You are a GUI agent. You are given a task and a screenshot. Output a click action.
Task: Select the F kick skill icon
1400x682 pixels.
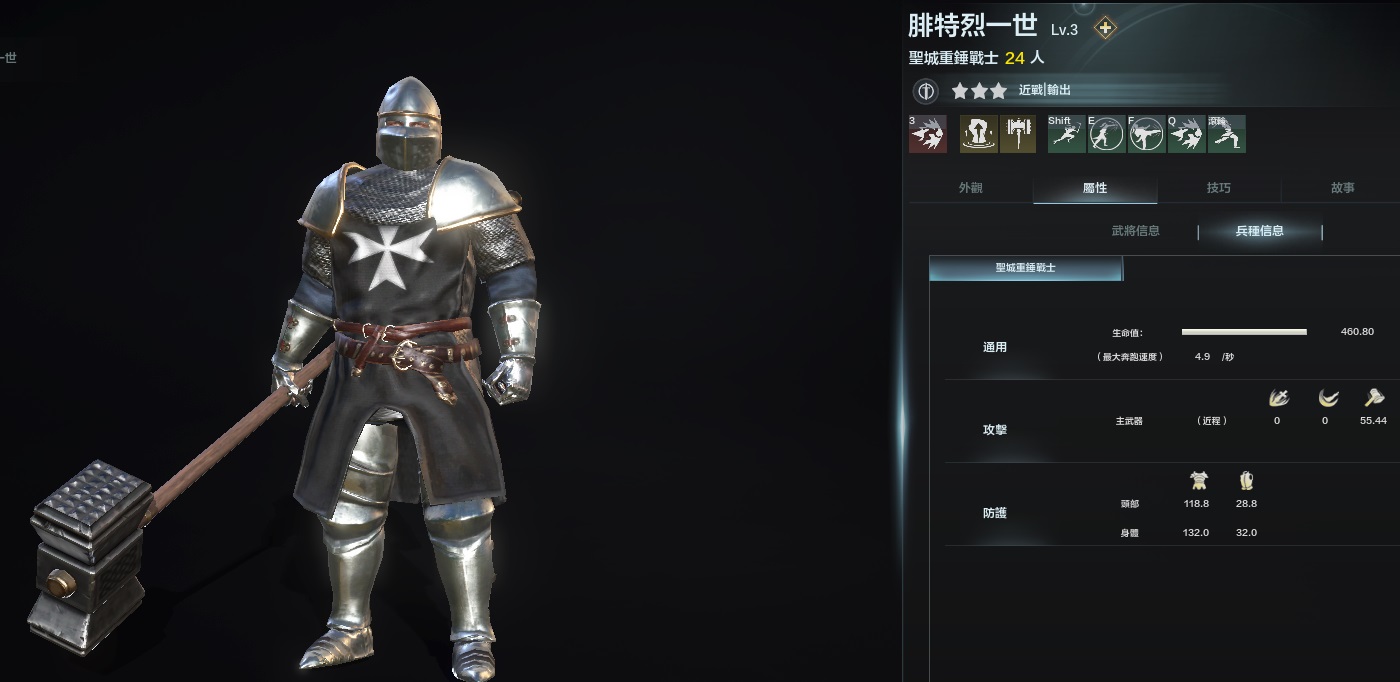coord(1146,134)
